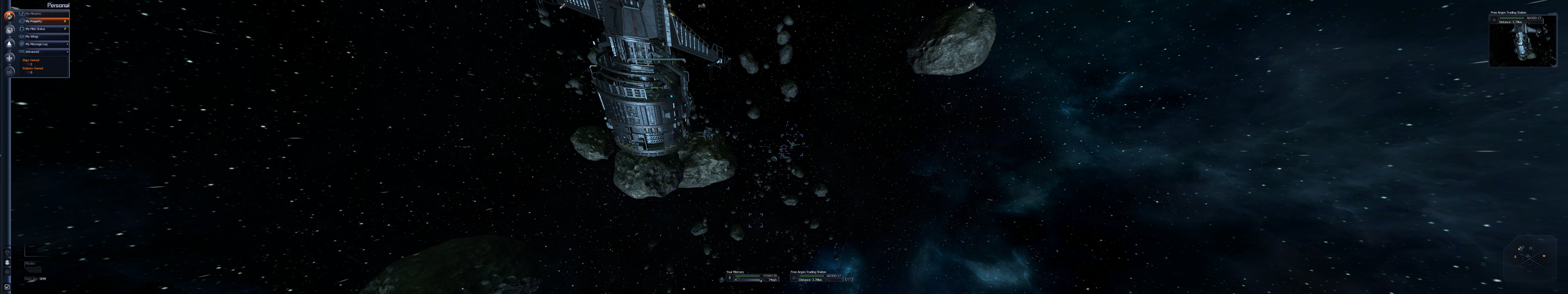Open the overlapping-squares sidebar icon
This screenshot has width=1568, height=294.
(9, 30)
